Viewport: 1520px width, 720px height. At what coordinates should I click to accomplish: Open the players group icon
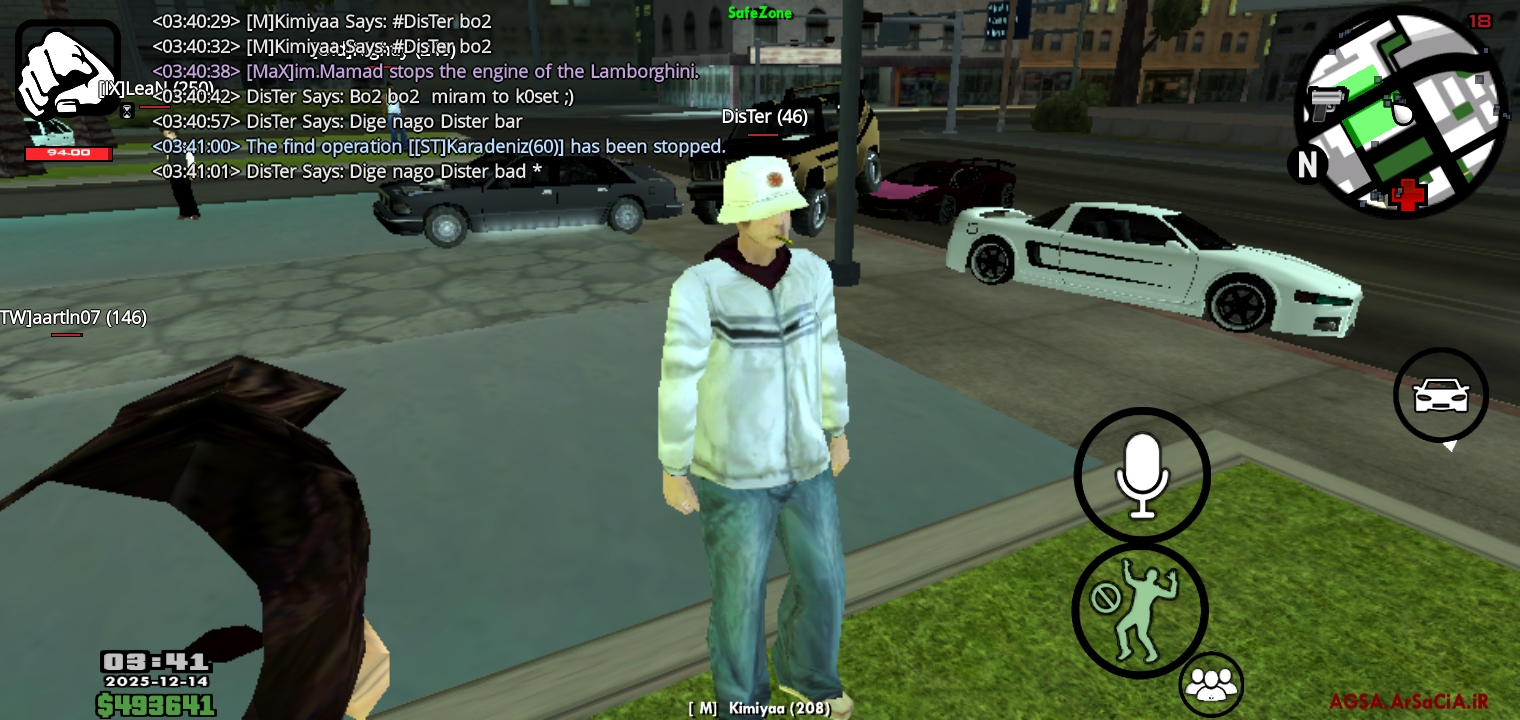(1212, 684)
